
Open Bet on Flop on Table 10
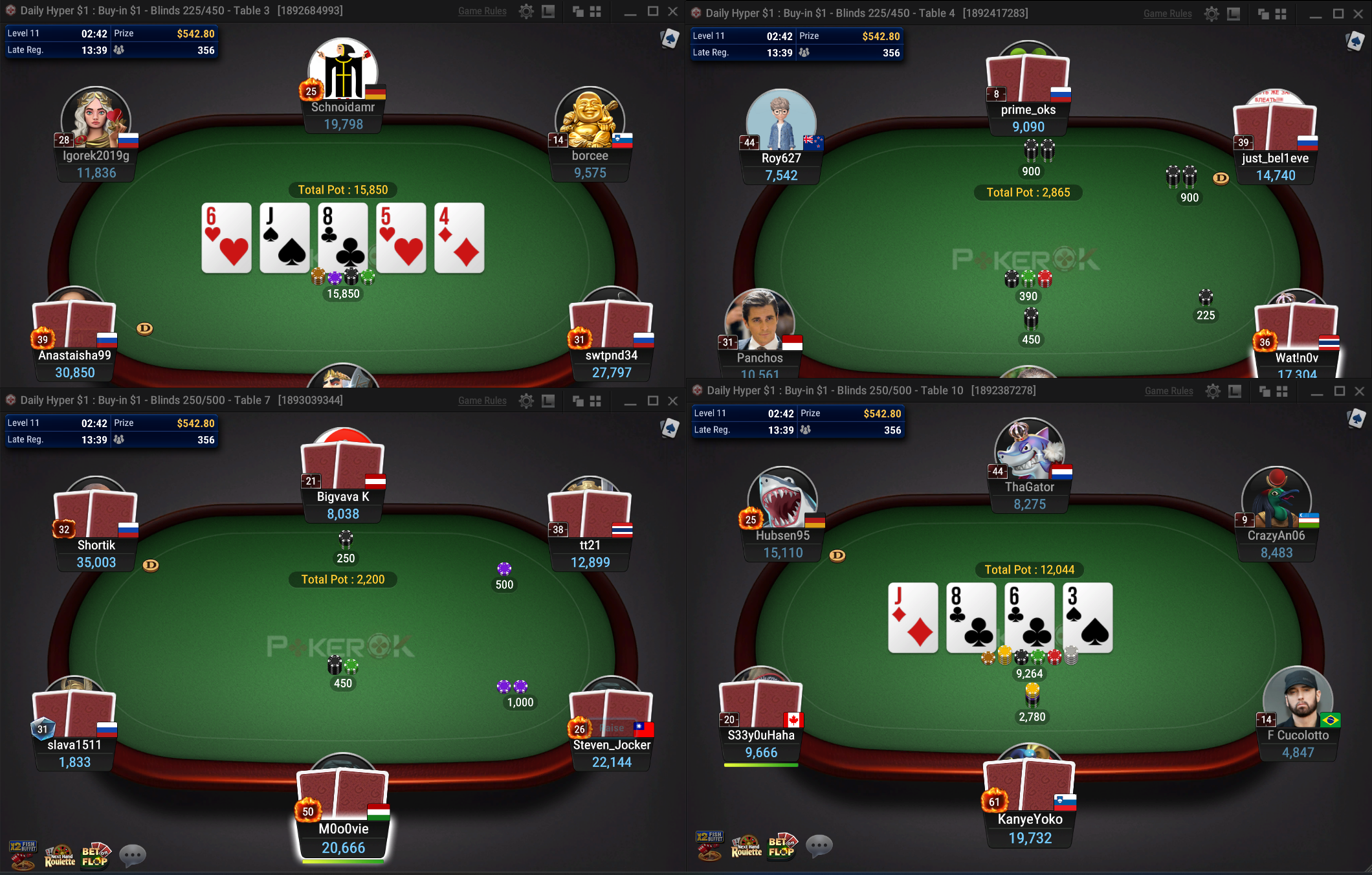782,845
